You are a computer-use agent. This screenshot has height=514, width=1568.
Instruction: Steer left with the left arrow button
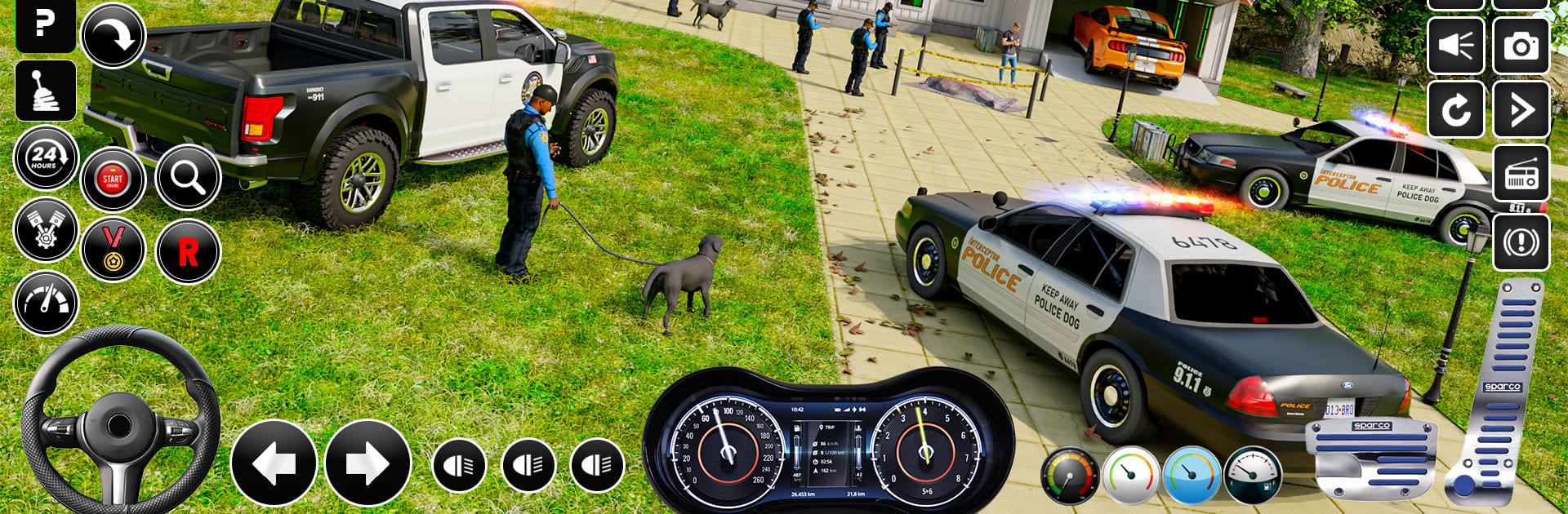pyautogui.click(x=274, y=463)
